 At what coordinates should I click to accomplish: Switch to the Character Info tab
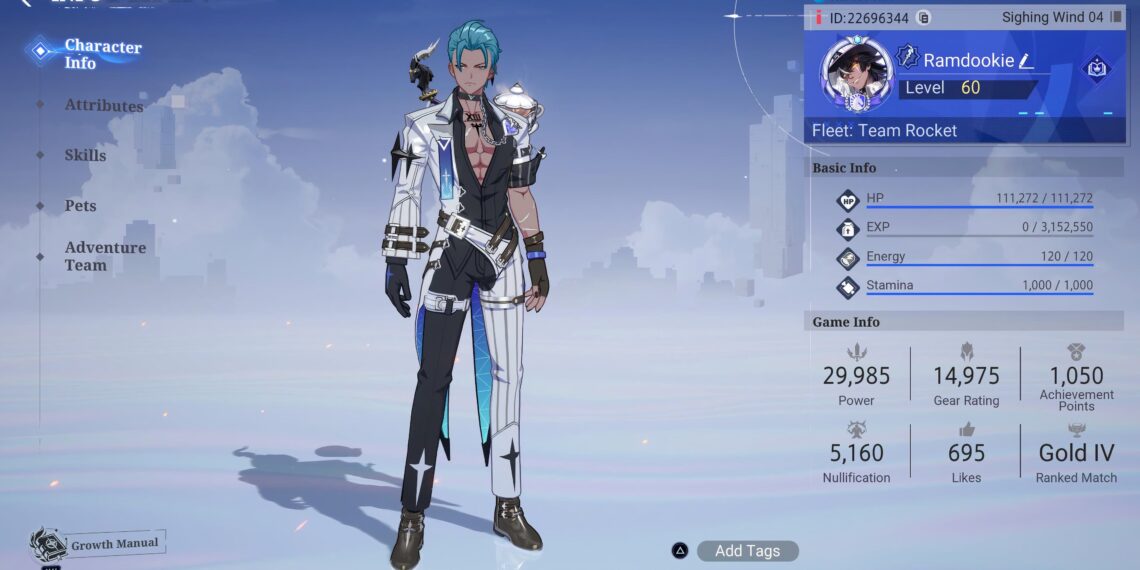(102, 54)
